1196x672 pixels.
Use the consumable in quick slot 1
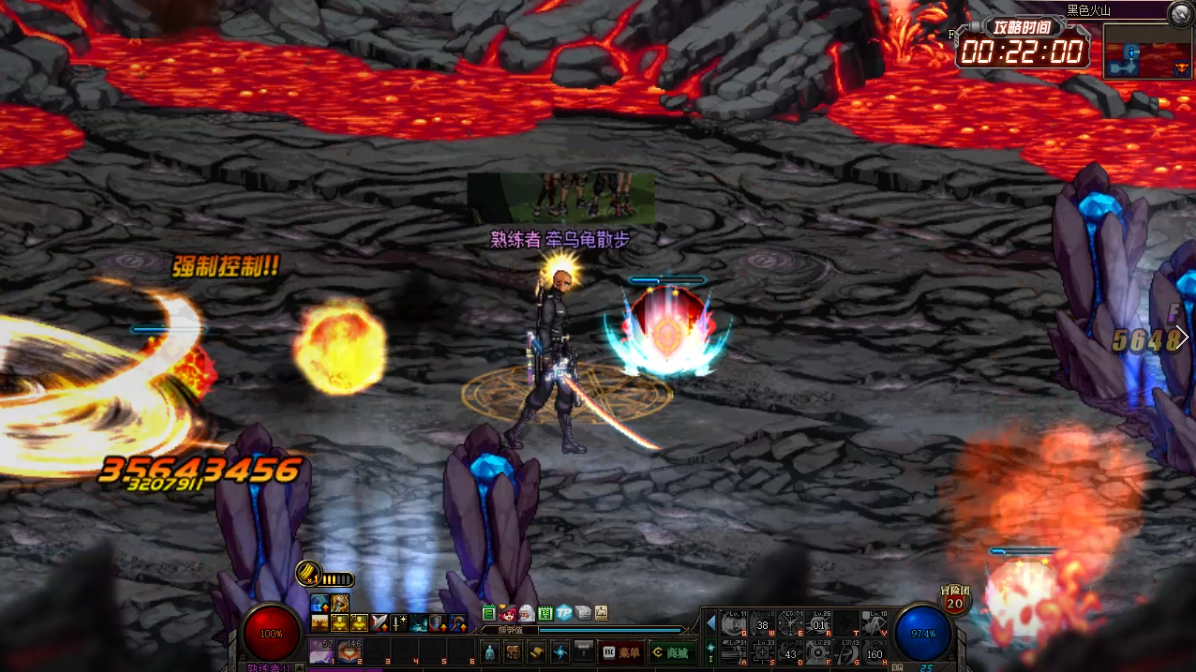(x=322, y=651)
